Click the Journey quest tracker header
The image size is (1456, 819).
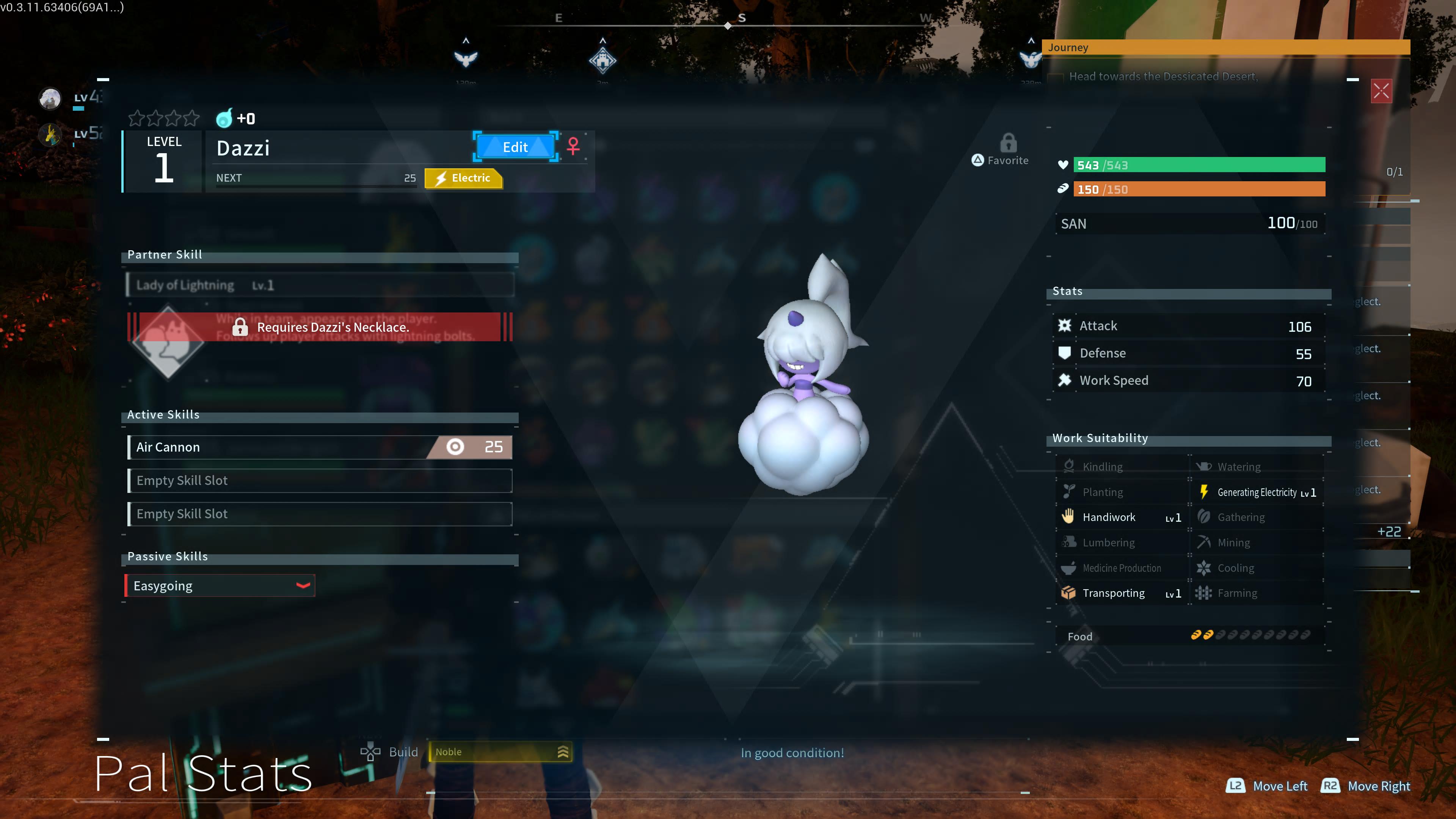(1225, 47)
